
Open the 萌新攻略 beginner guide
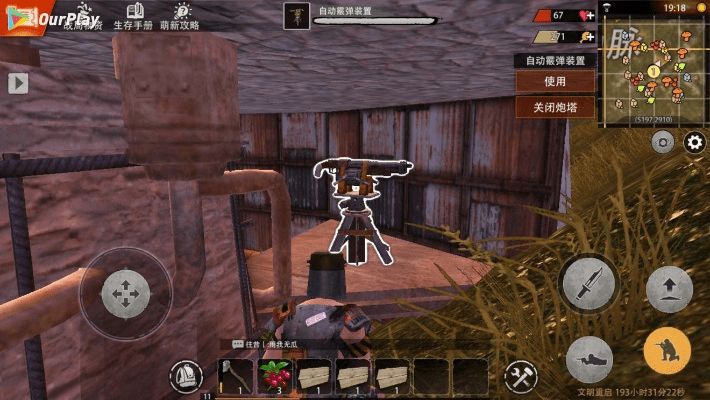(180, 16)
